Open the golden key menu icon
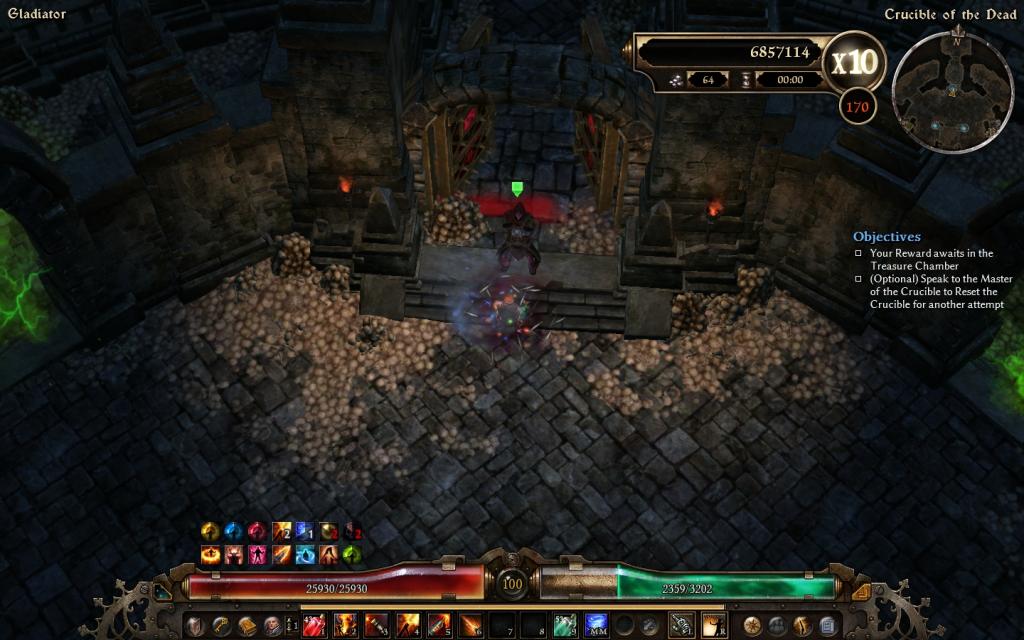1024x640 pixels. (220, 626)
